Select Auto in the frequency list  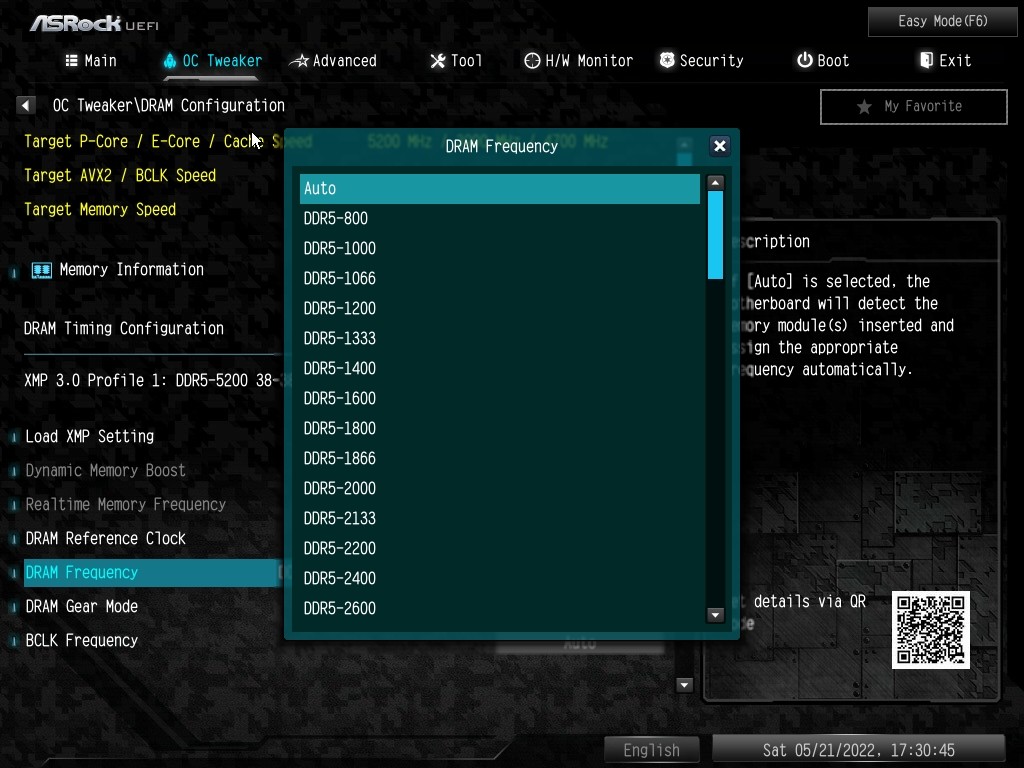pyautogui.click(x=499, y=189)
